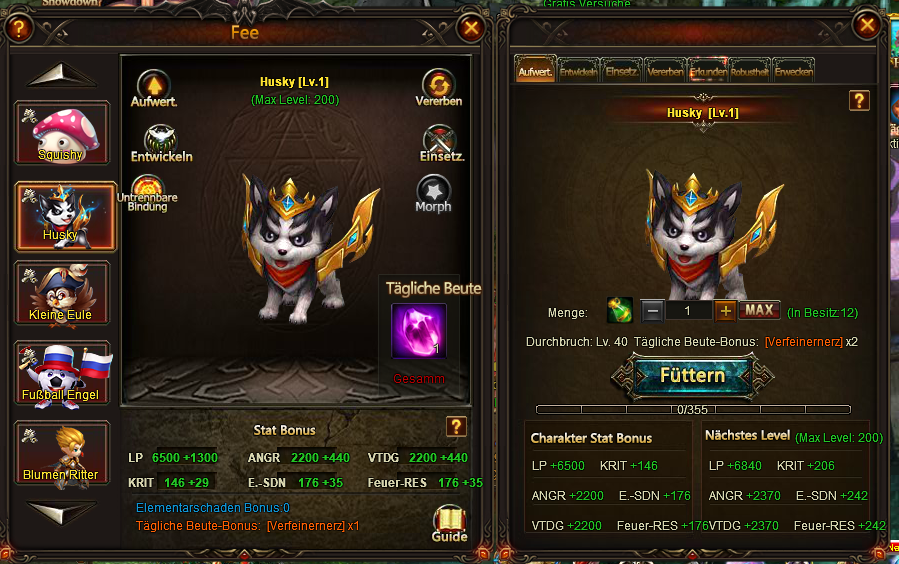The height and width of the screenshot is (564, 899).
Task: Click the down arrow below the fairy list
Action: [61, 510]
